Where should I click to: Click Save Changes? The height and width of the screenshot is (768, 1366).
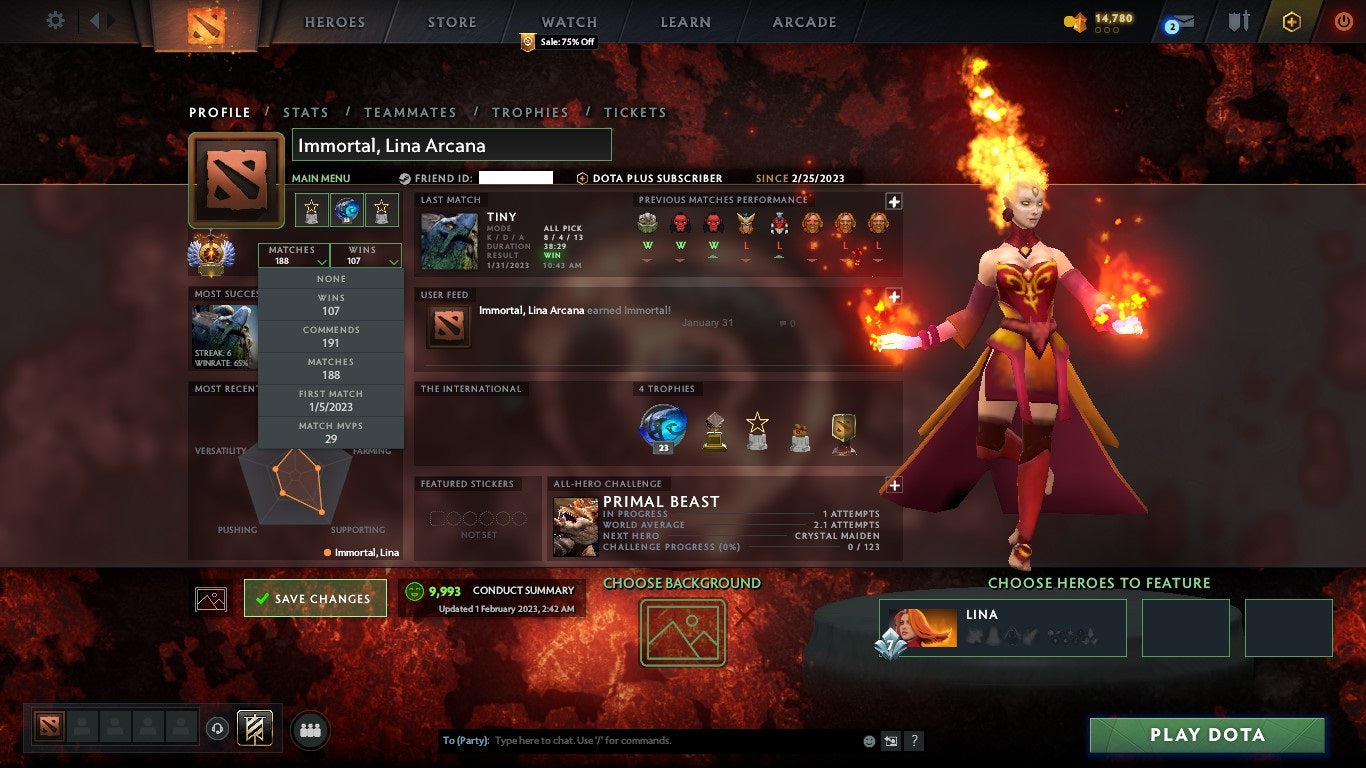[x=315, y=598]
